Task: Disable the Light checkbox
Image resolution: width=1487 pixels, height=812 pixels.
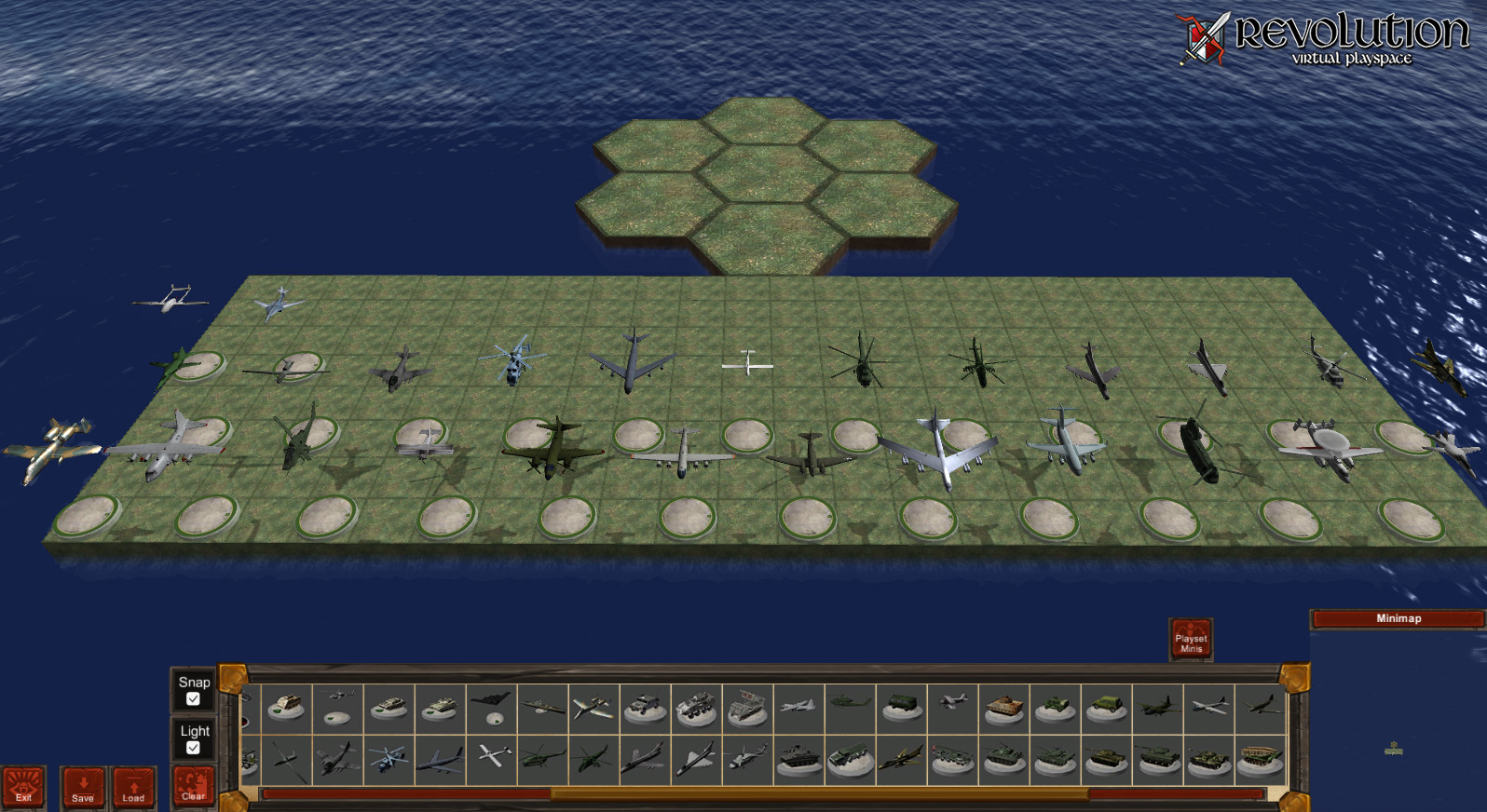Action: (x=194, y=746)
